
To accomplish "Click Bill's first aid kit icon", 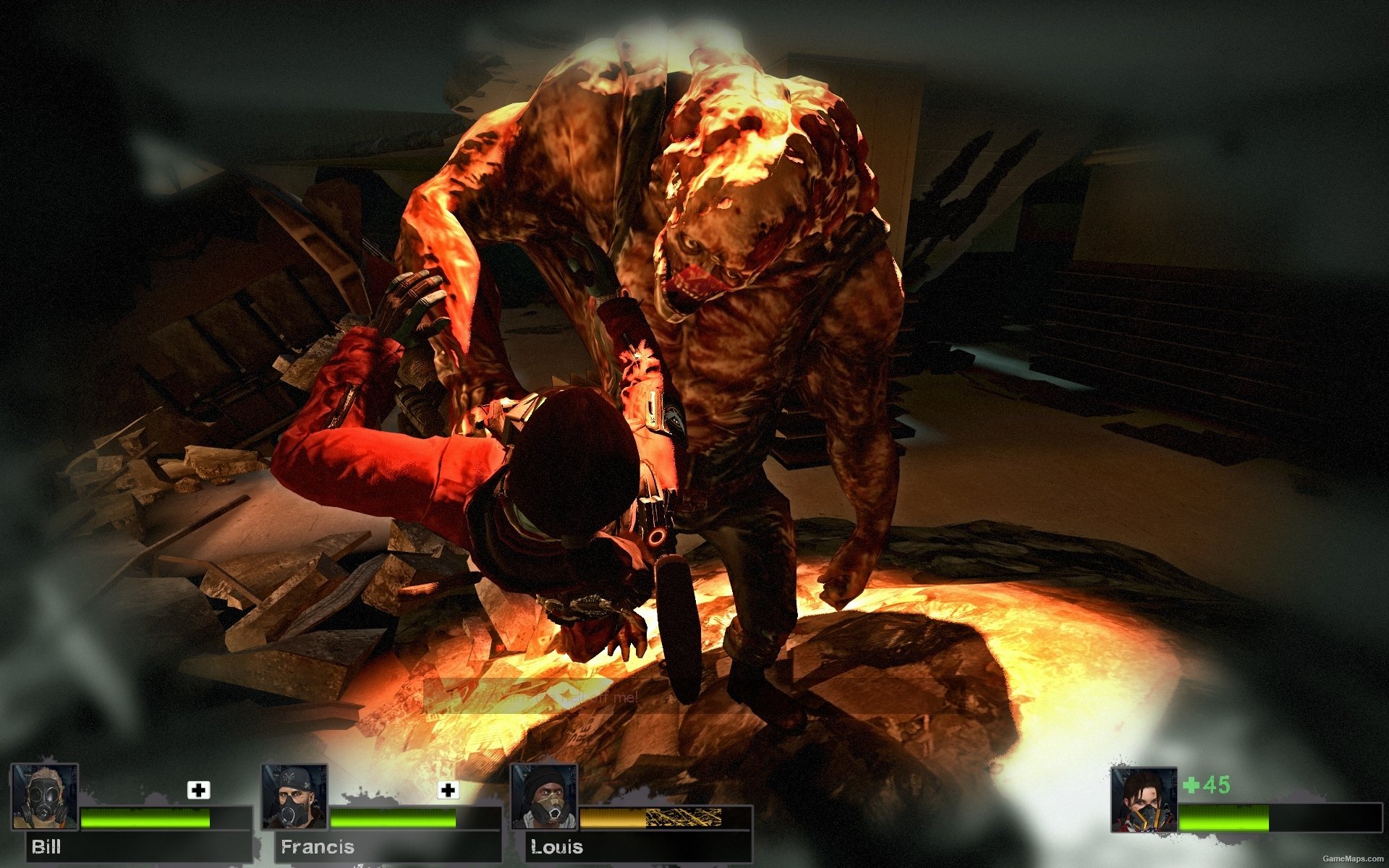I will 198,790.
